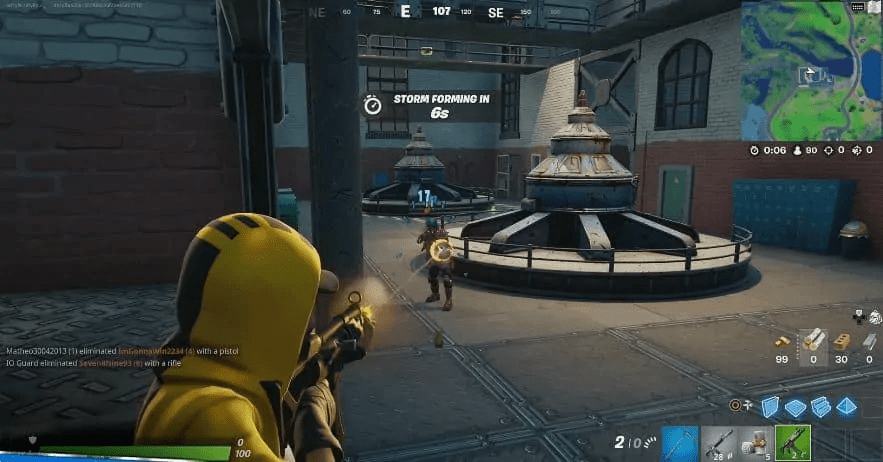Choose the stairs building piece

click(x=820, y=405)
